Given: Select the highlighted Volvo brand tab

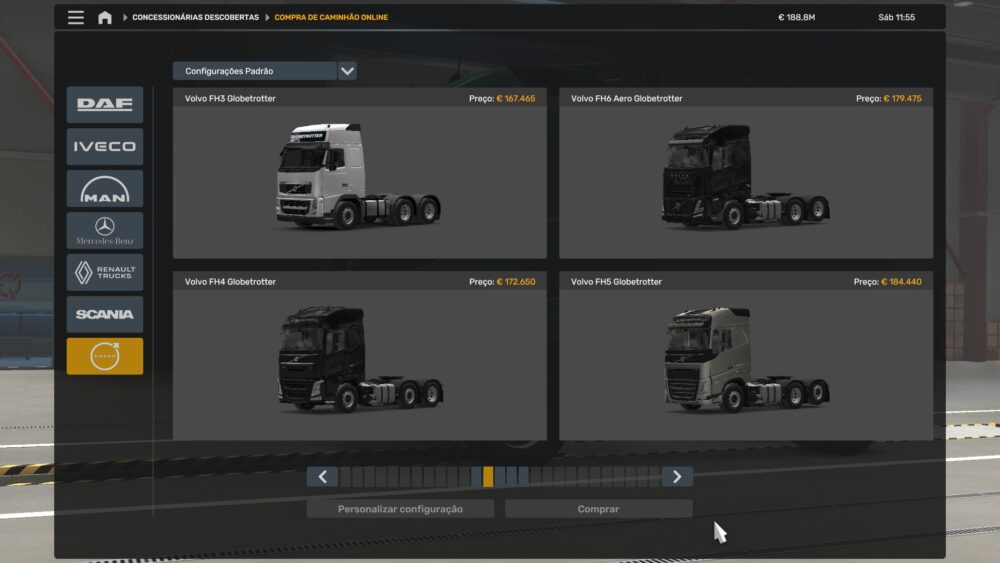Looking at the screenshot, I should [x=105, y=356].
